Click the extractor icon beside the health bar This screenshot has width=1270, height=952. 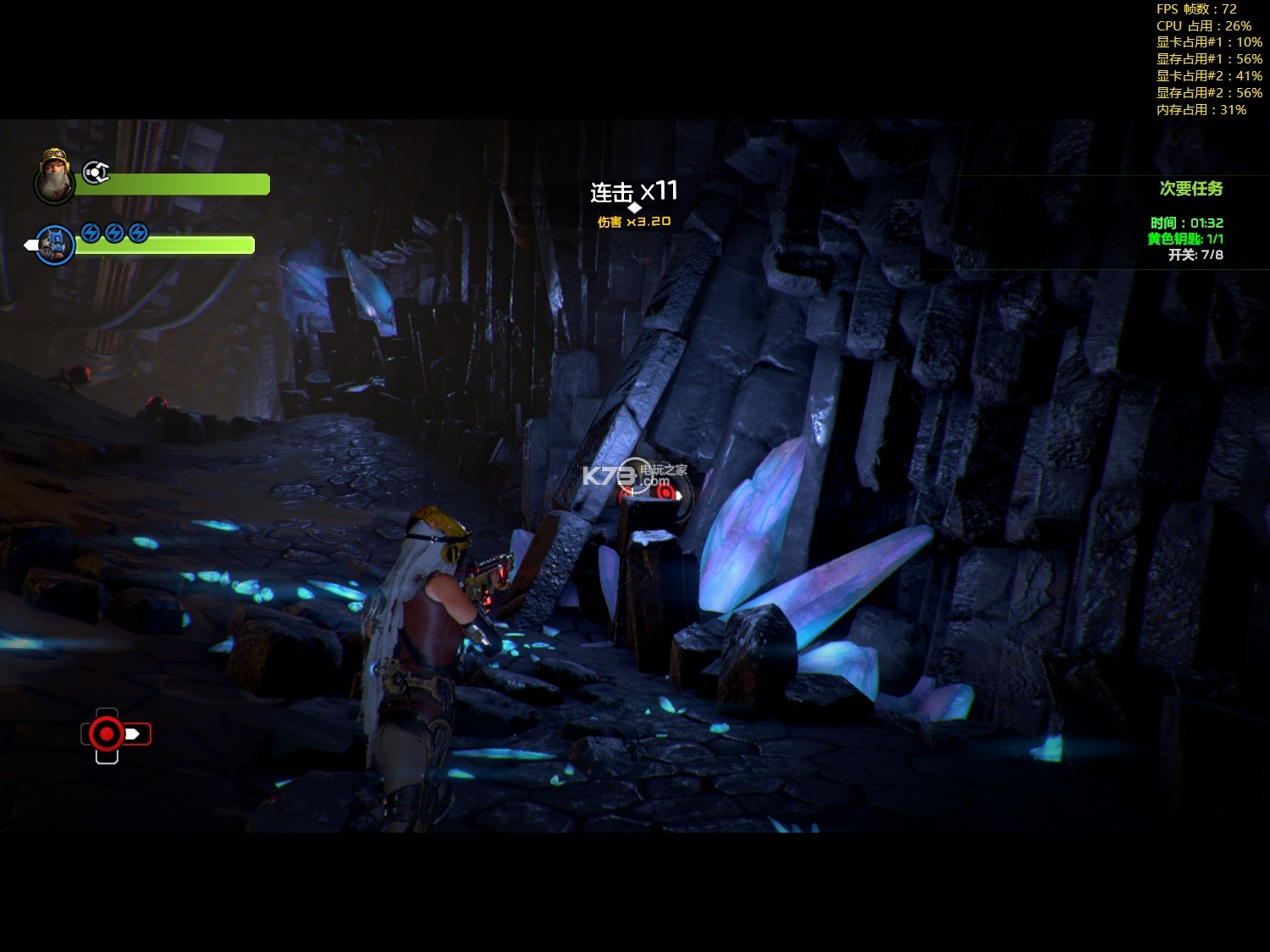coord(96,173)
